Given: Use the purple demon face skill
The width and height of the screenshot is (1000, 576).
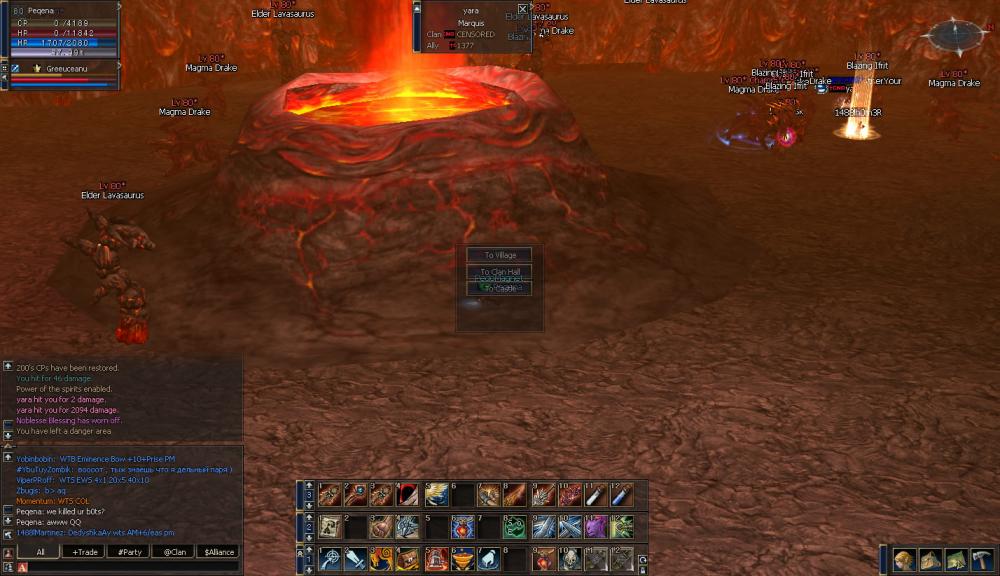Looking at the screenshot, I should coord(596,526).
